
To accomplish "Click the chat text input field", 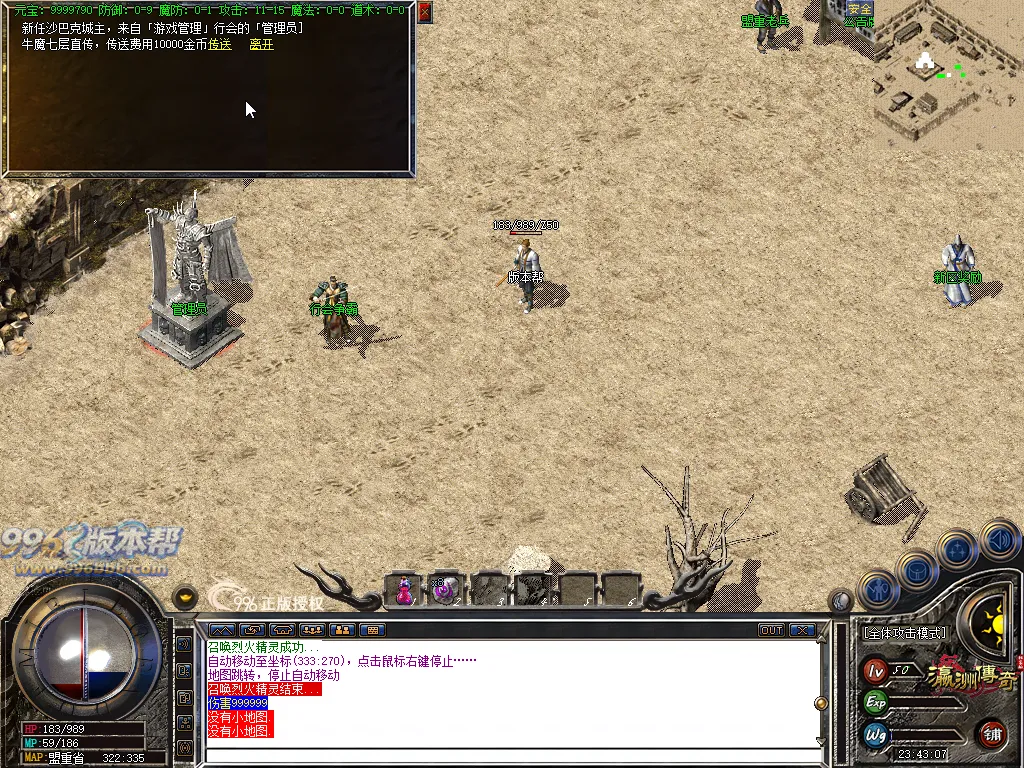I will coord(510,755).
